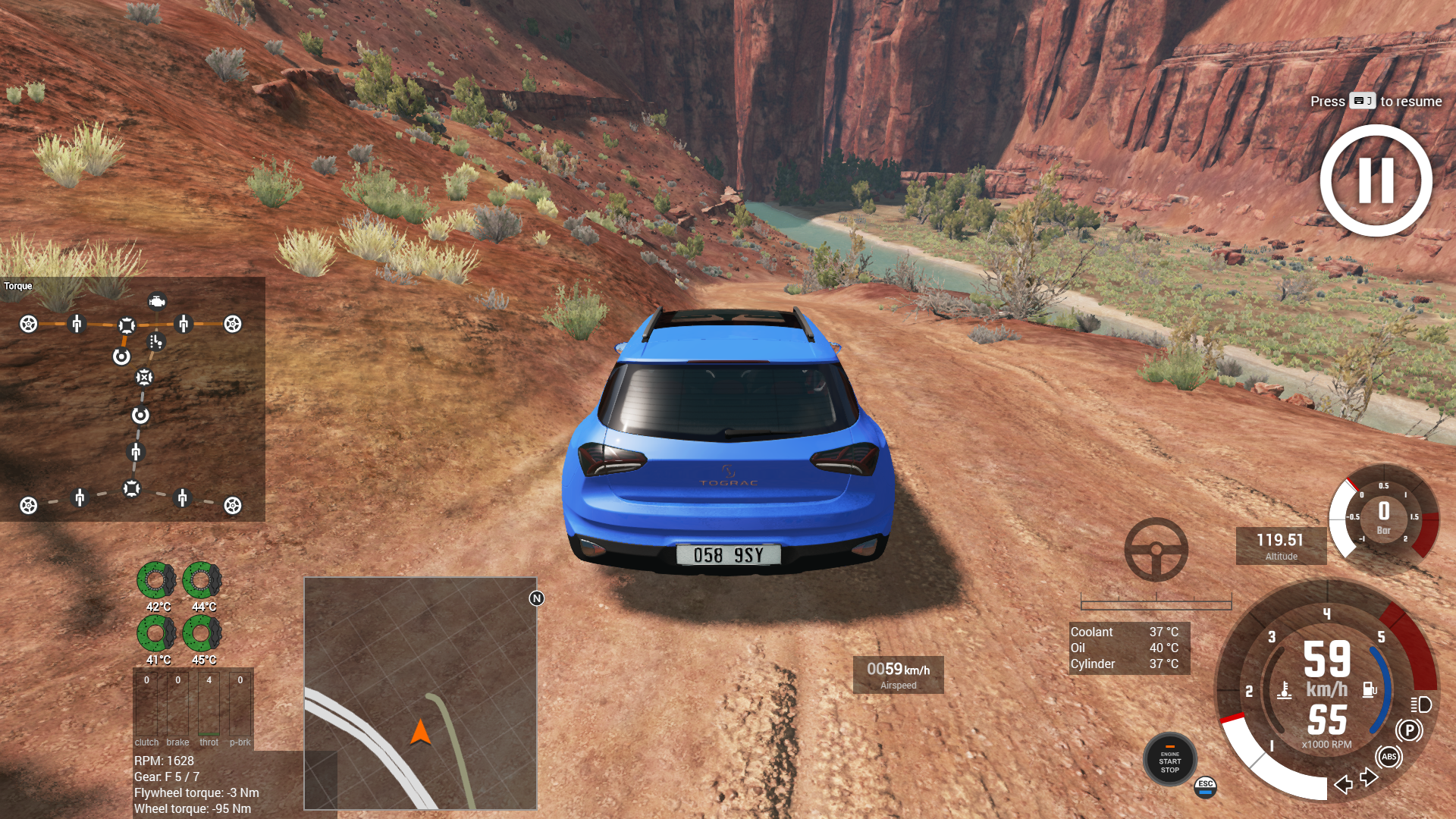Viewport: 1456px width, 819px height.
Task: Click the Airspeed readout panel
Action: click(x=898, y=674)
